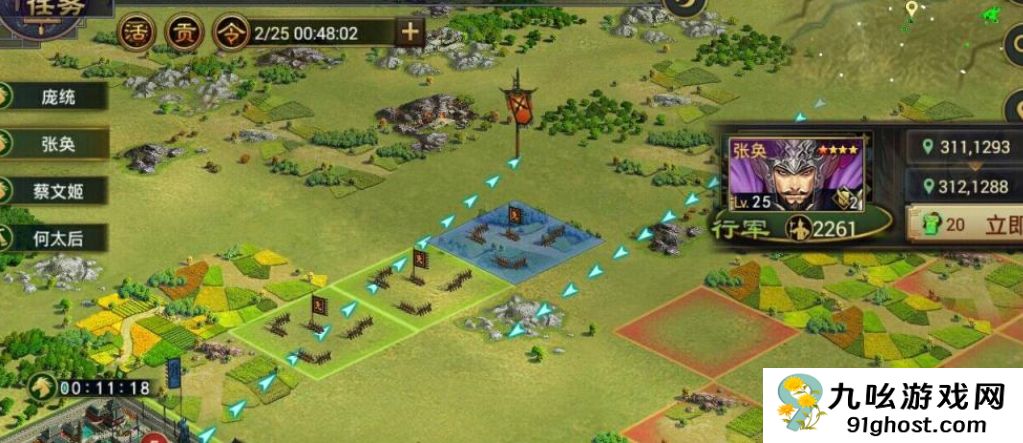The image size is (1023, 443).
Task: Select general 何太后 in the list
Action: pyautogui.click(x=57, y=237)
